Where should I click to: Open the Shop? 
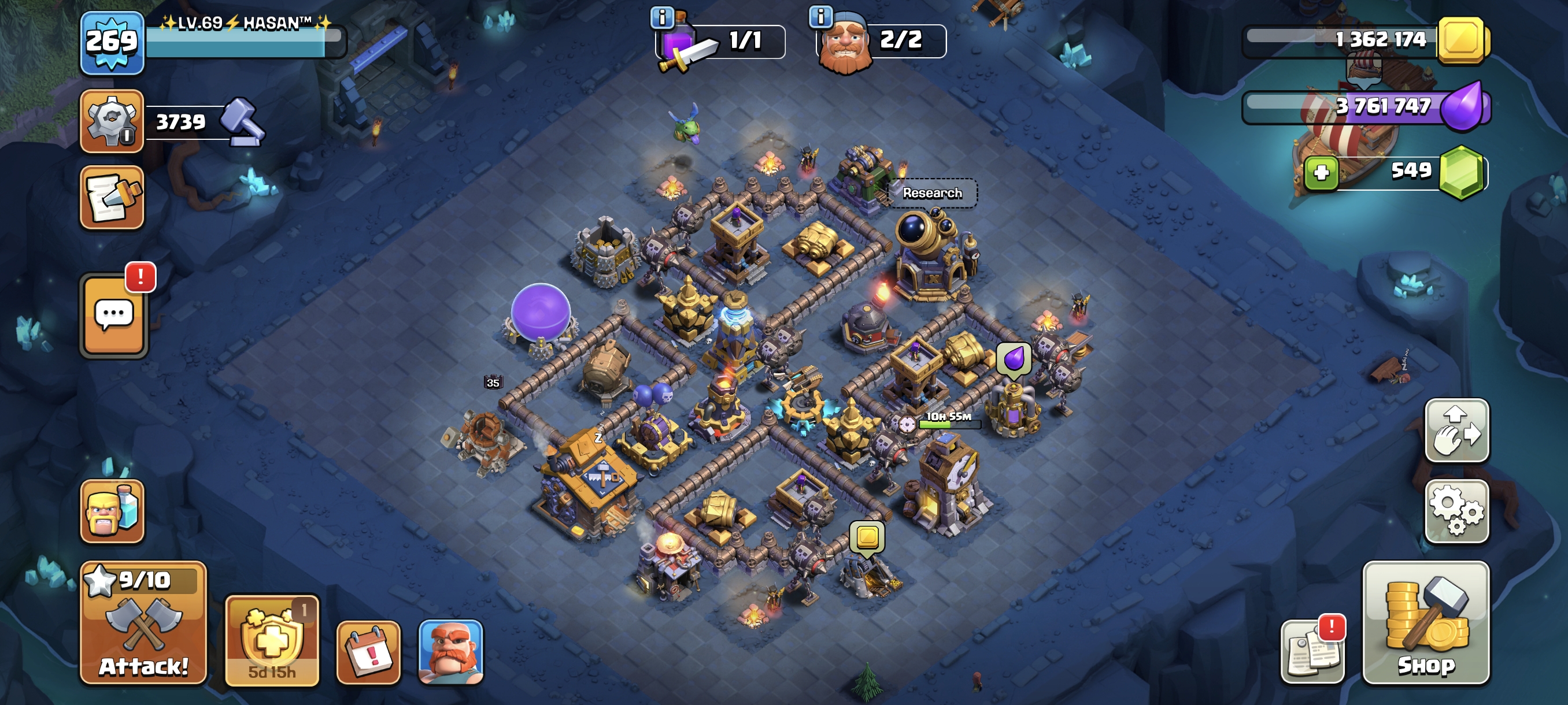[1426, 622]
